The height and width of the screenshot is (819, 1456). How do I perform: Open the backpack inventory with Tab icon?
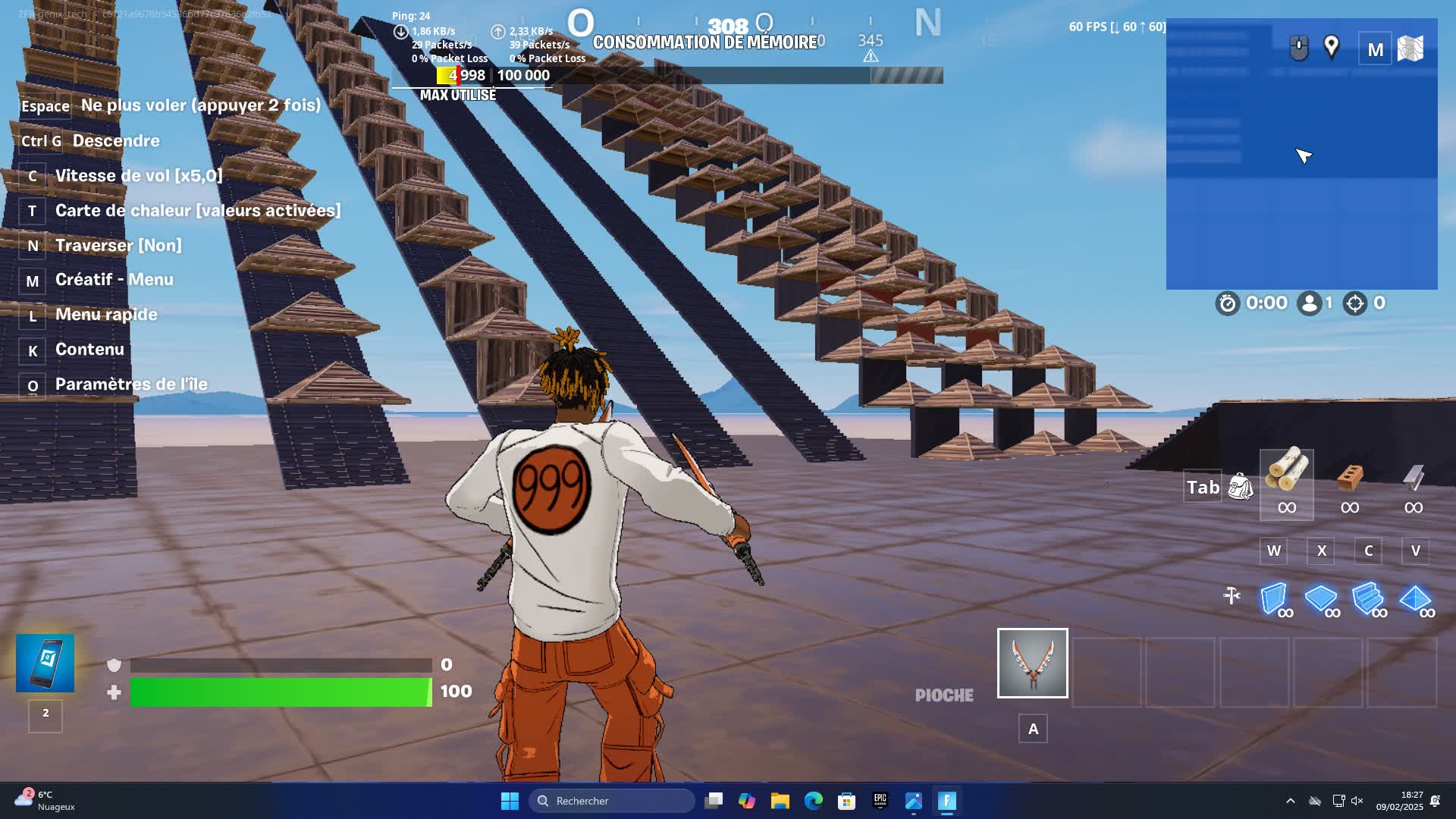pyautogui.click(x=1239, y=486)
